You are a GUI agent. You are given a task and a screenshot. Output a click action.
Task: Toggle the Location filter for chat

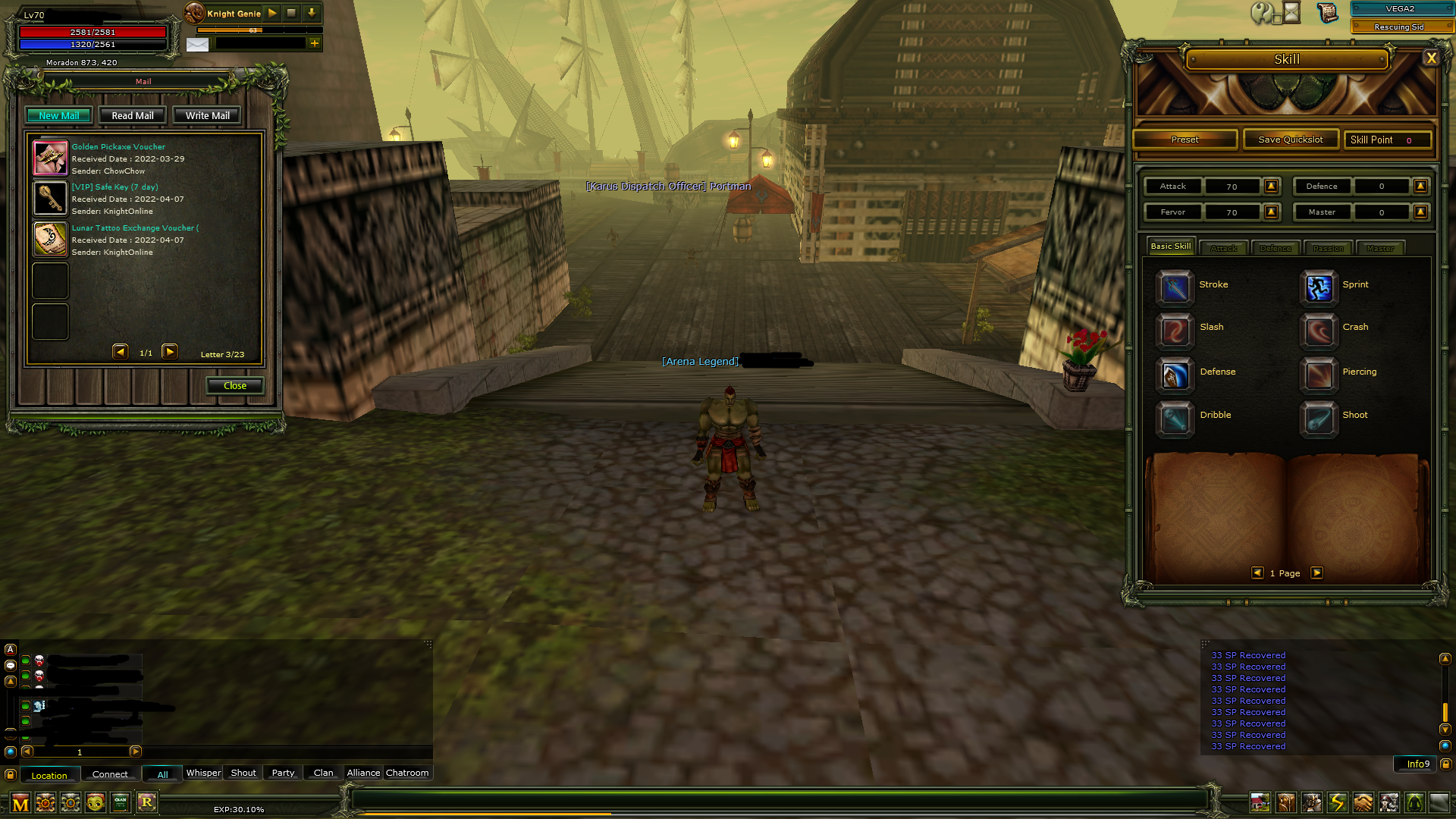(x=49, y=775)
